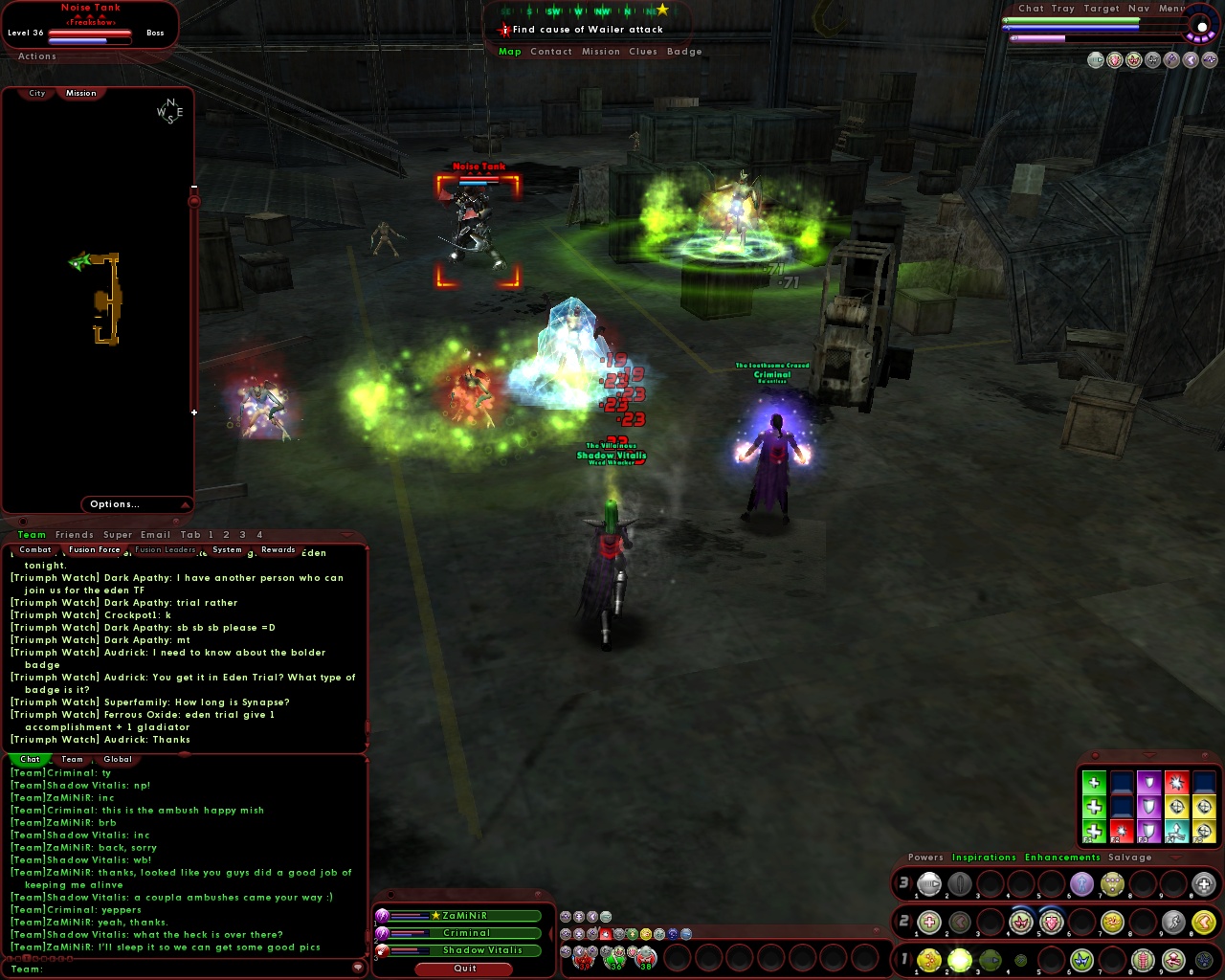Select the first yellow power in tray 1
The image size is (1225, 980).
(x=928, y=960)
